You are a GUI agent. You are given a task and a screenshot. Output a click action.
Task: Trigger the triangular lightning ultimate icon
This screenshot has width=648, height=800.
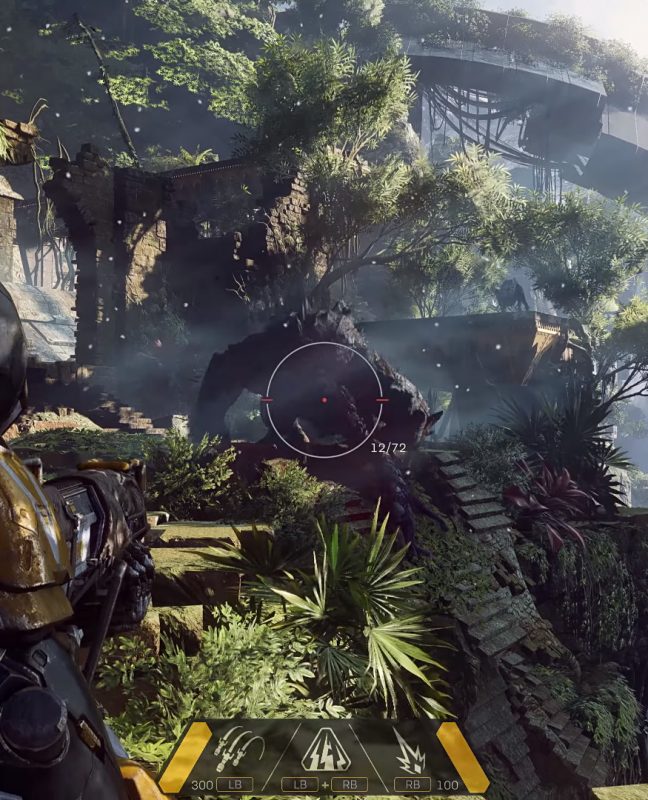(x=325, y=748)
